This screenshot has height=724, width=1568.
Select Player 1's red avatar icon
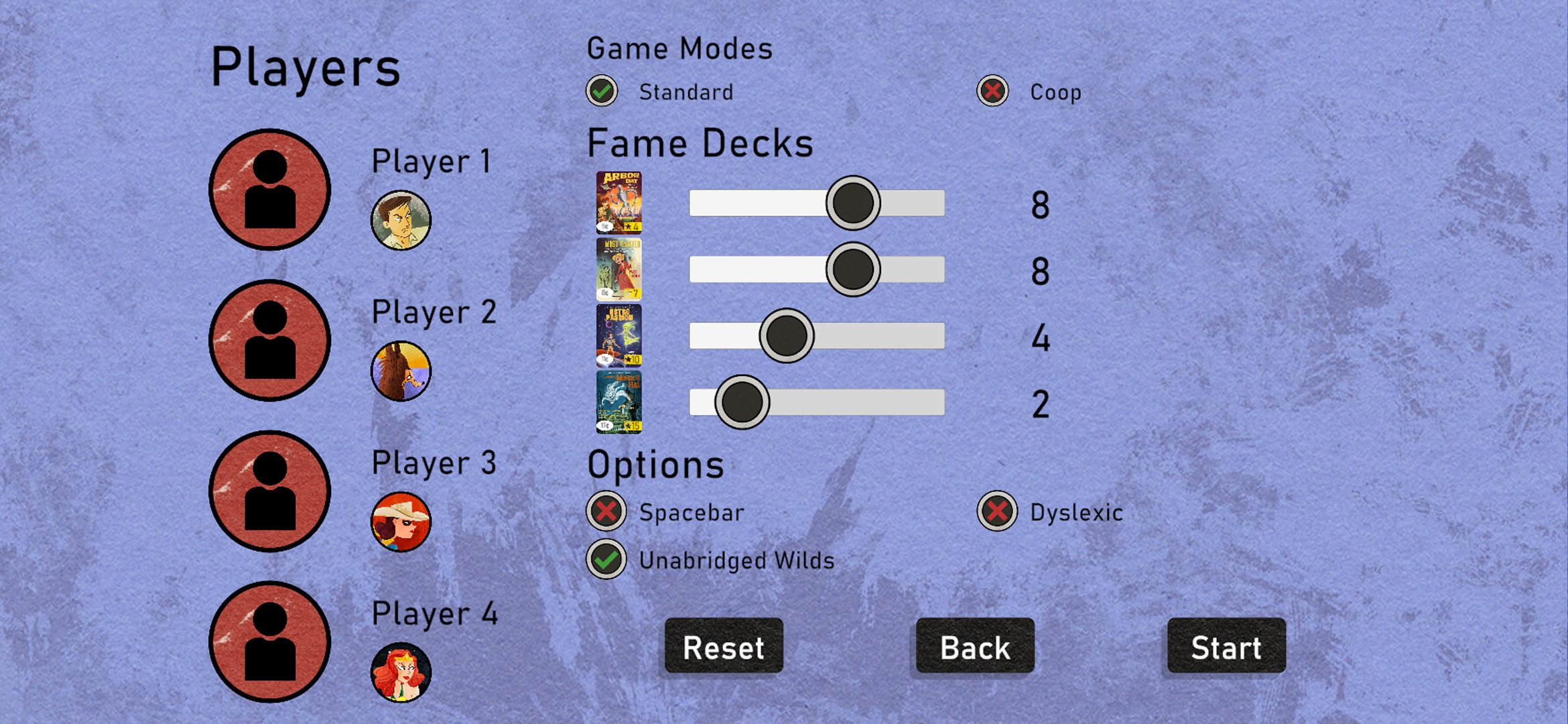[269, 190]
